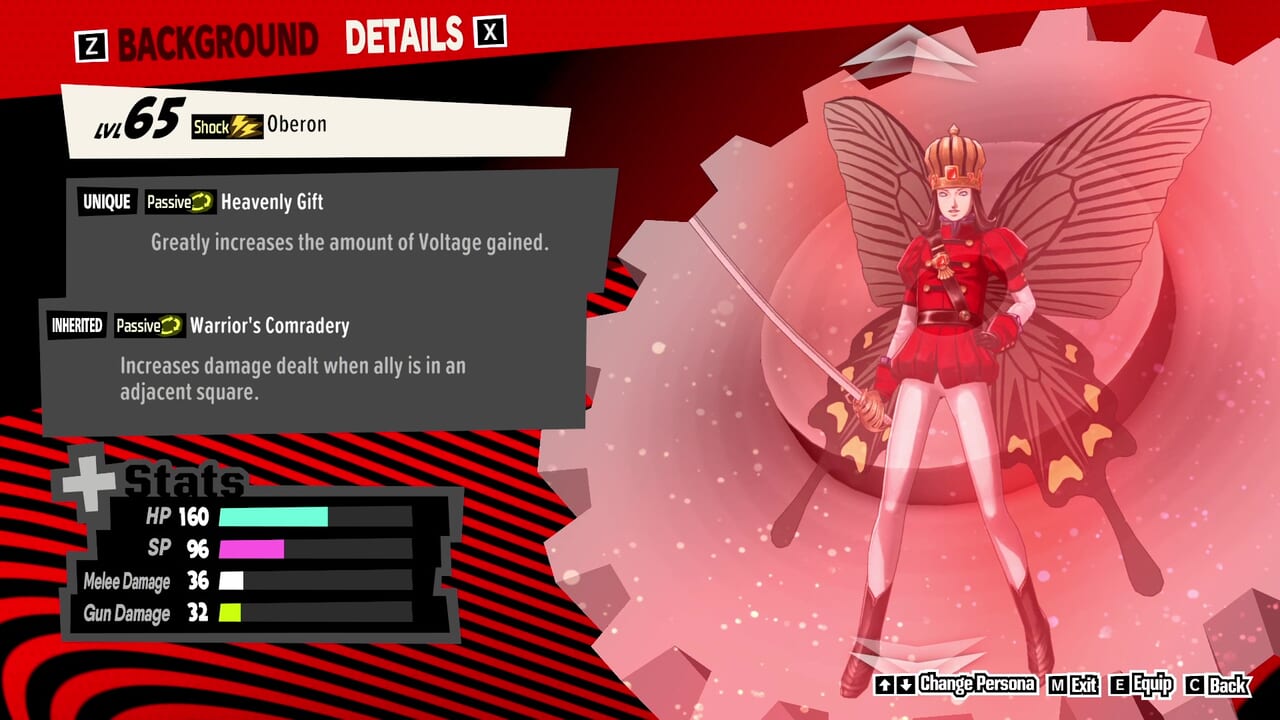This screenshot has height=720, width=1280.
Task: Click the Passive icon next to Warrior's Comradery
Action: (173, 326)
